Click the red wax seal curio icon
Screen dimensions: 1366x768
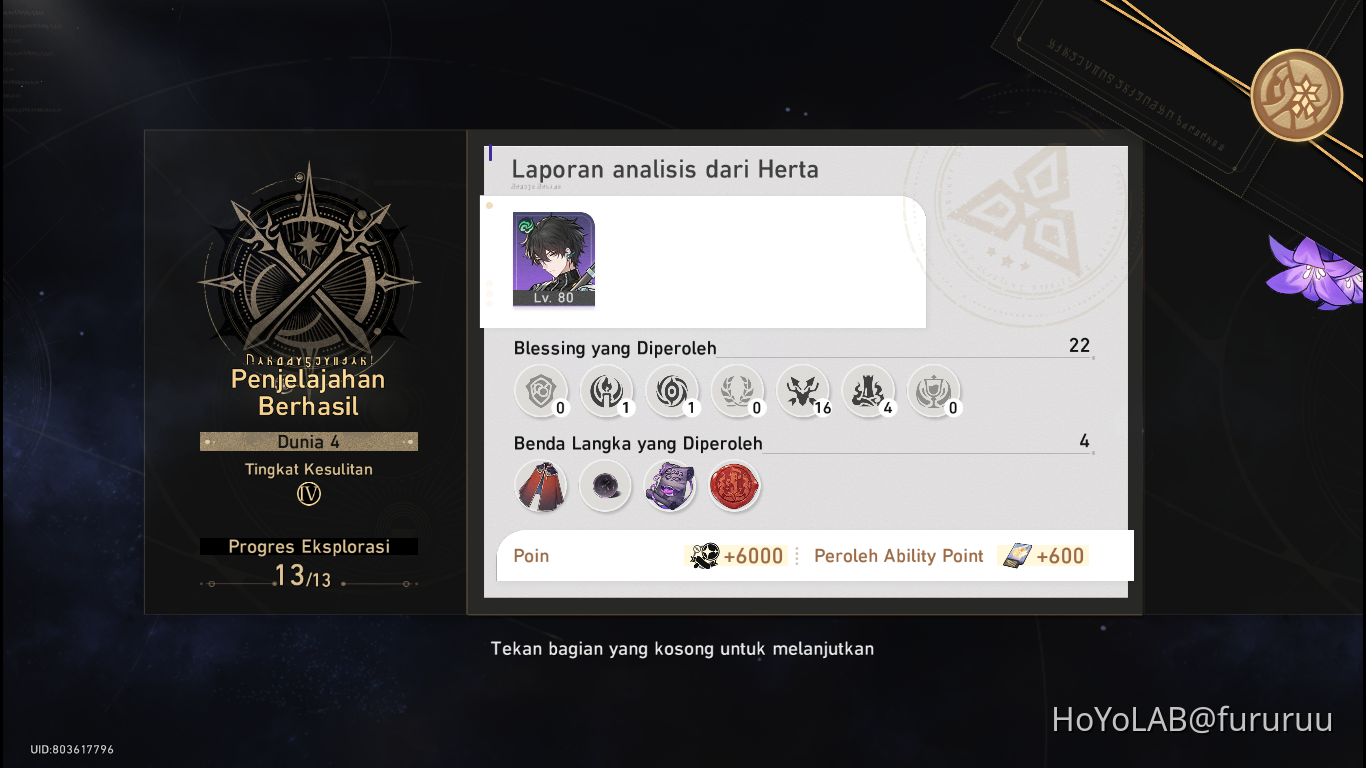click(x=735, y=486)
